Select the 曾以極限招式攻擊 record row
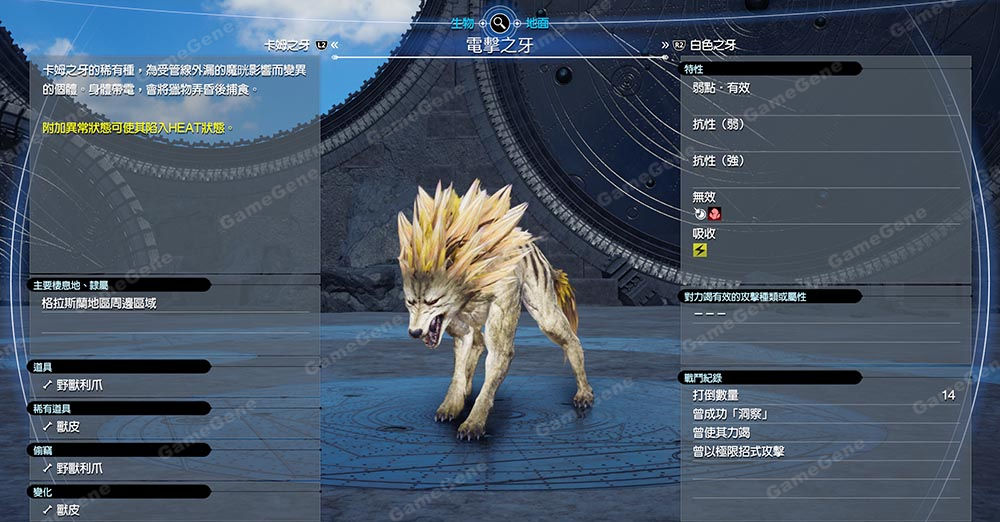The height and width of the screenshot is (522, 1000). pyautogui.click(x=738, y=451)
